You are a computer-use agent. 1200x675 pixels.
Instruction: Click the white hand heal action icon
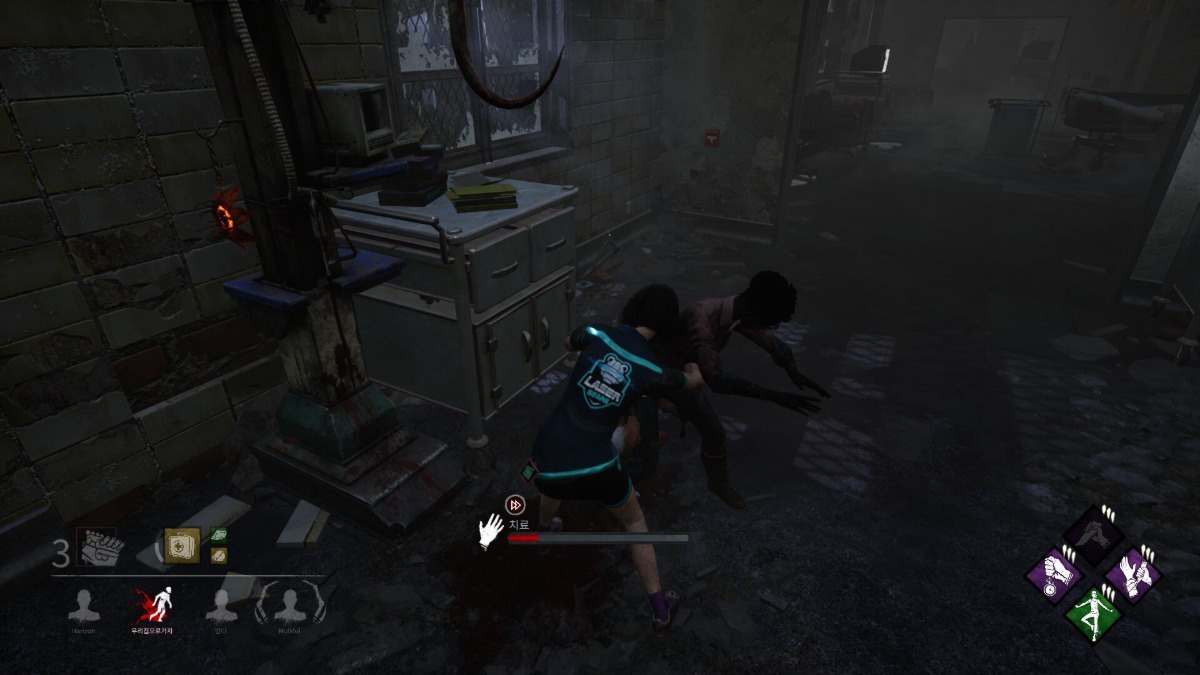[x=490, y=532]
